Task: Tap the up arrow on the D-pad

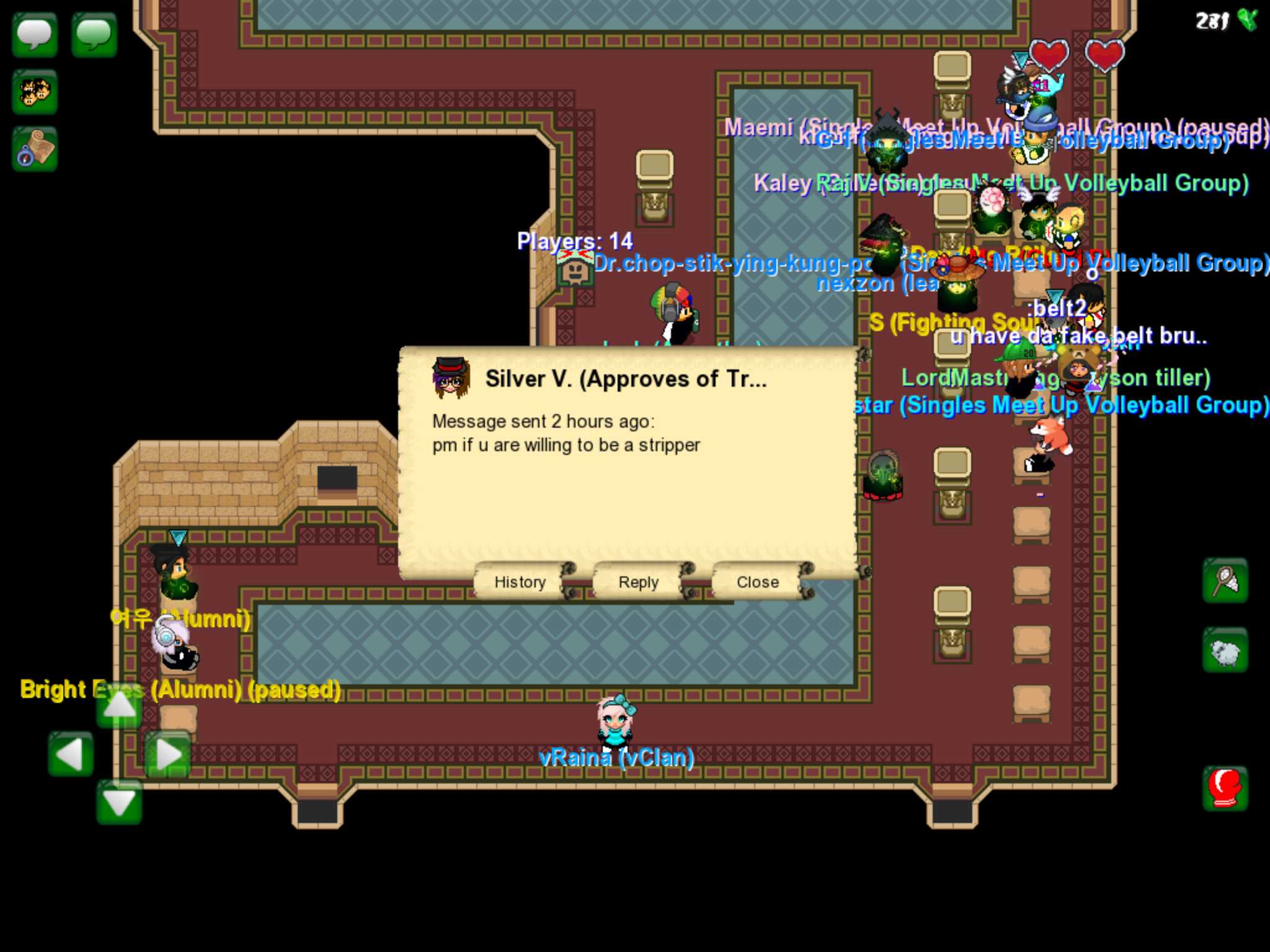Action: coord(119,707)
